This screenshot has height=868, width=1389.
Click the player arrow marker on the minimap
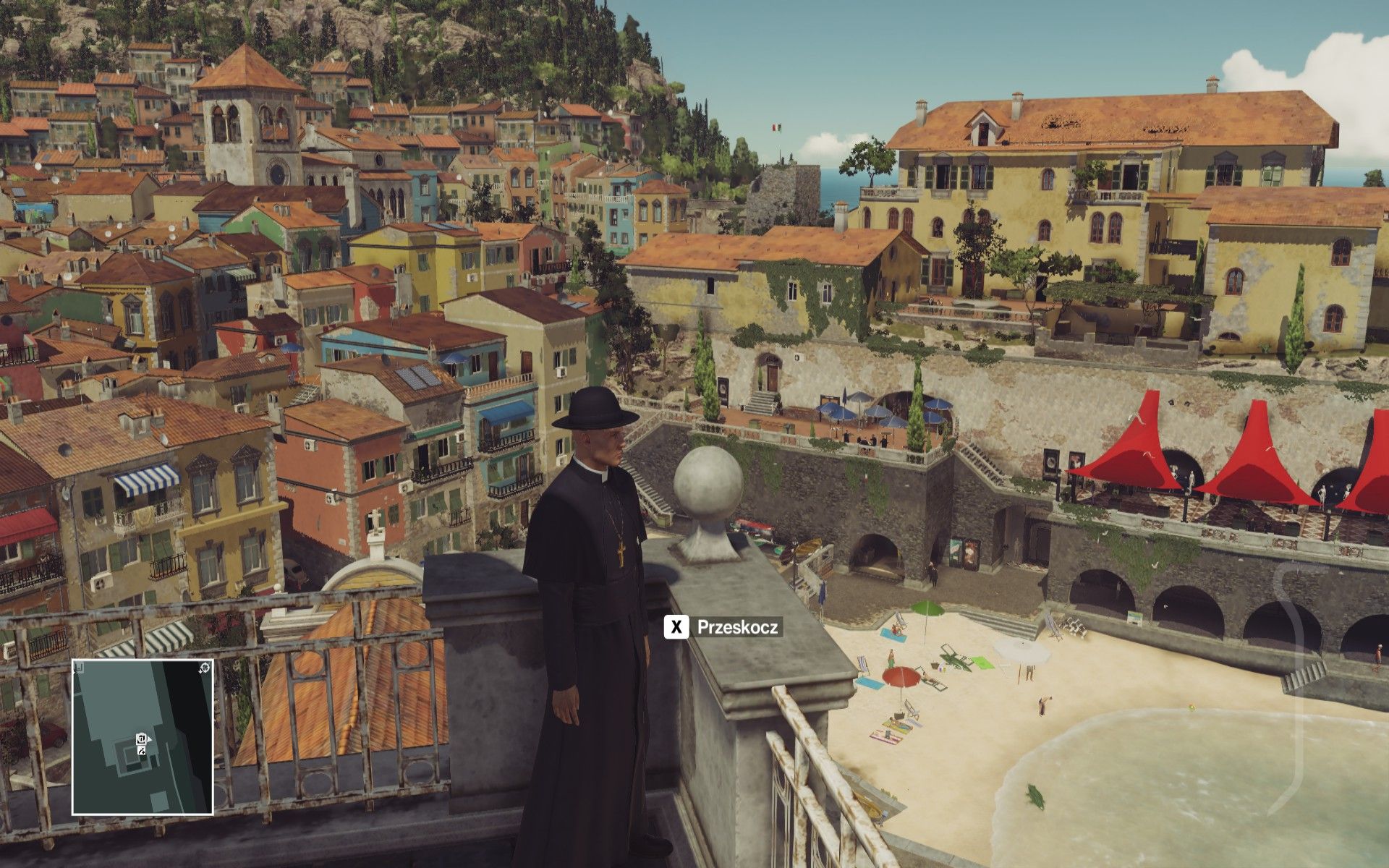149,739
